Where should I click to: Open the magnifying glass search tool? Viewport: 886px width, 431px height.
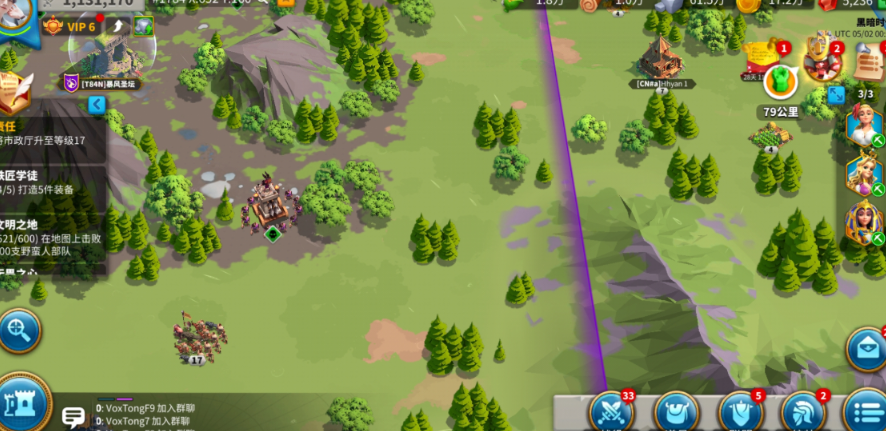[18, 330]
